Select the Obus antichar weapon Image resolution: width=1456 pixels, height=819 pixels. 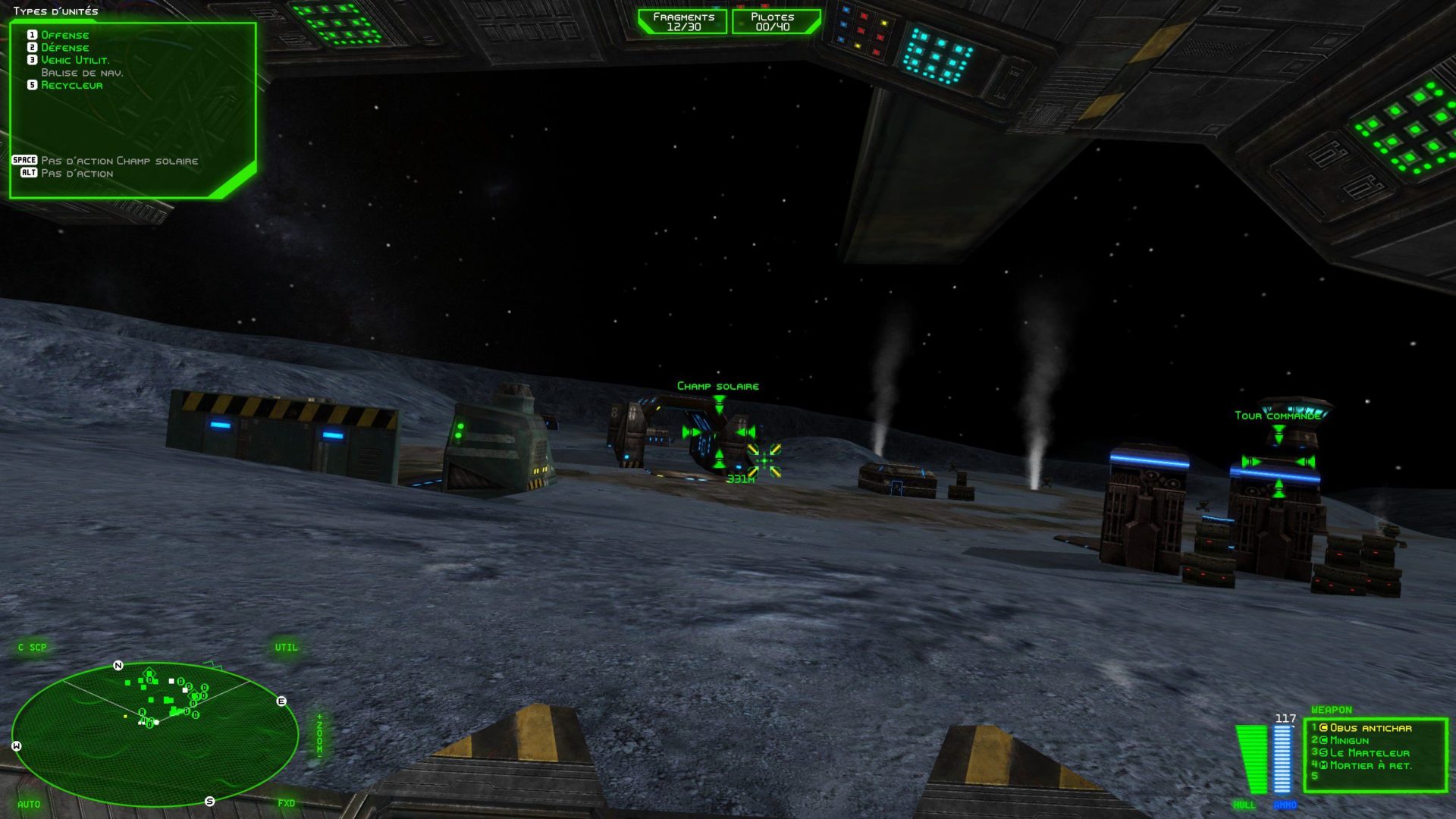1370,728
